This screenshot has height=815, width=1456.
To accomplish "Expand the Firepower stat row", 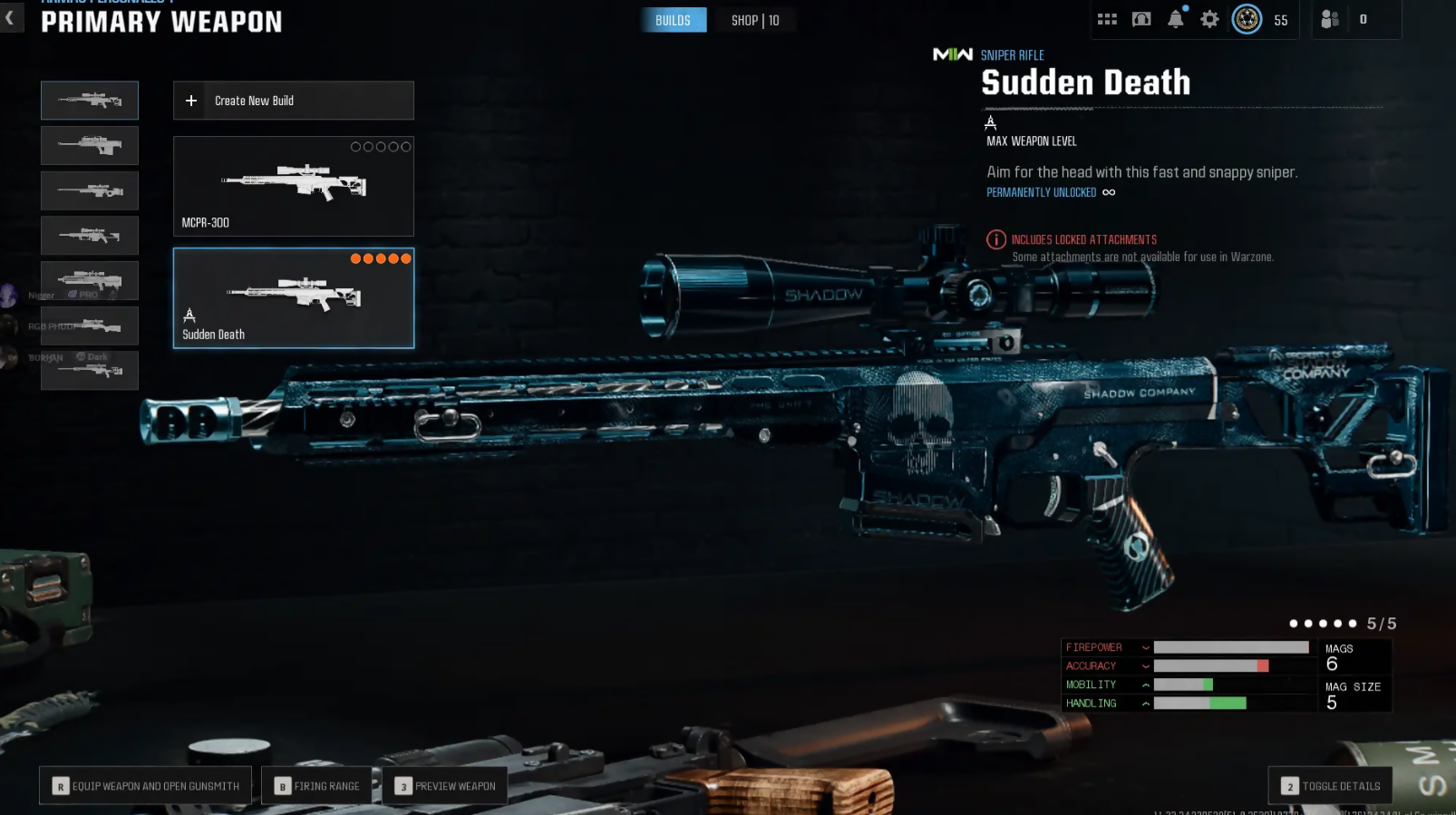I will [1146, 647].
